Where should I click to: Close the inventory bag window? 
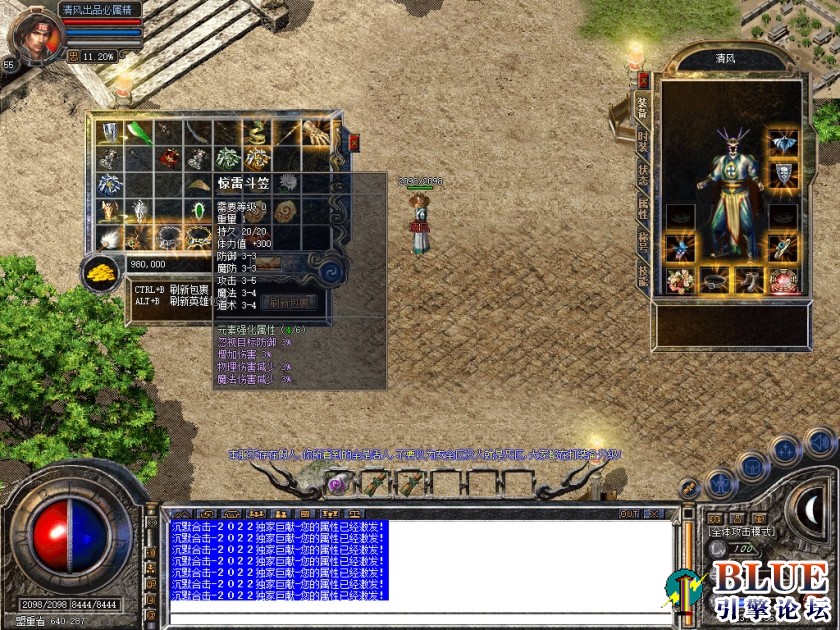(x=354, y=143)
